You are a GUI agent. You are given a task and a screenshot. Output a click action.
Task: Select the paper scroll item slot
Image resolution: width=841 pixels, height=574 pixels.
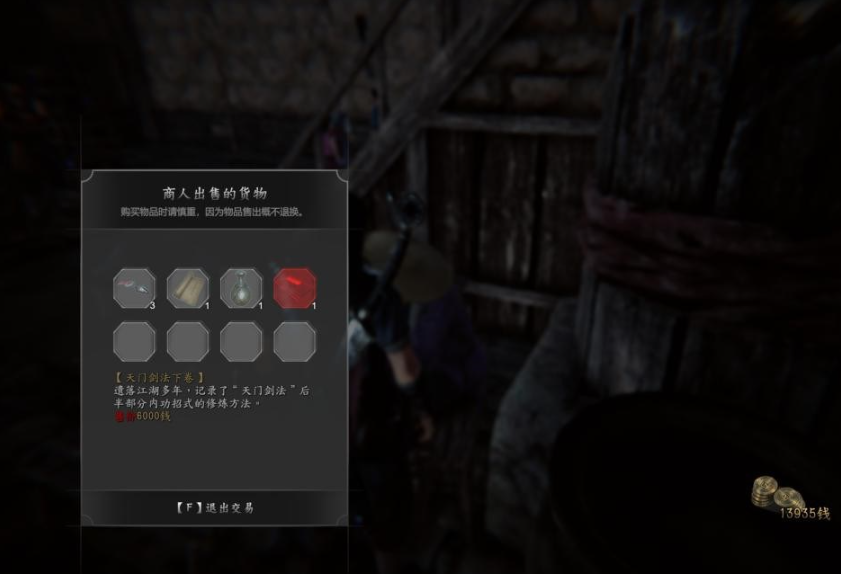click(x=188, y=289)
